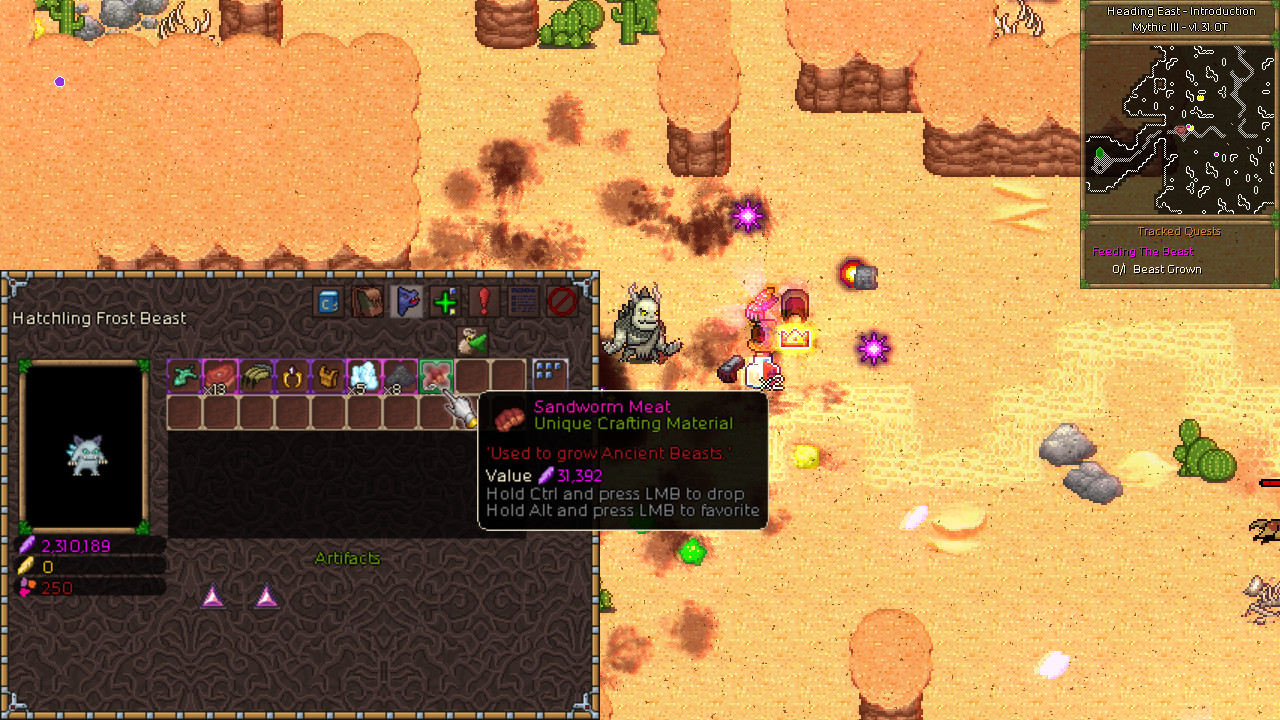Select the first pink Artifacts triangle
The height and width of the screenshot is (720, 1280).
[x=213, y=598]
